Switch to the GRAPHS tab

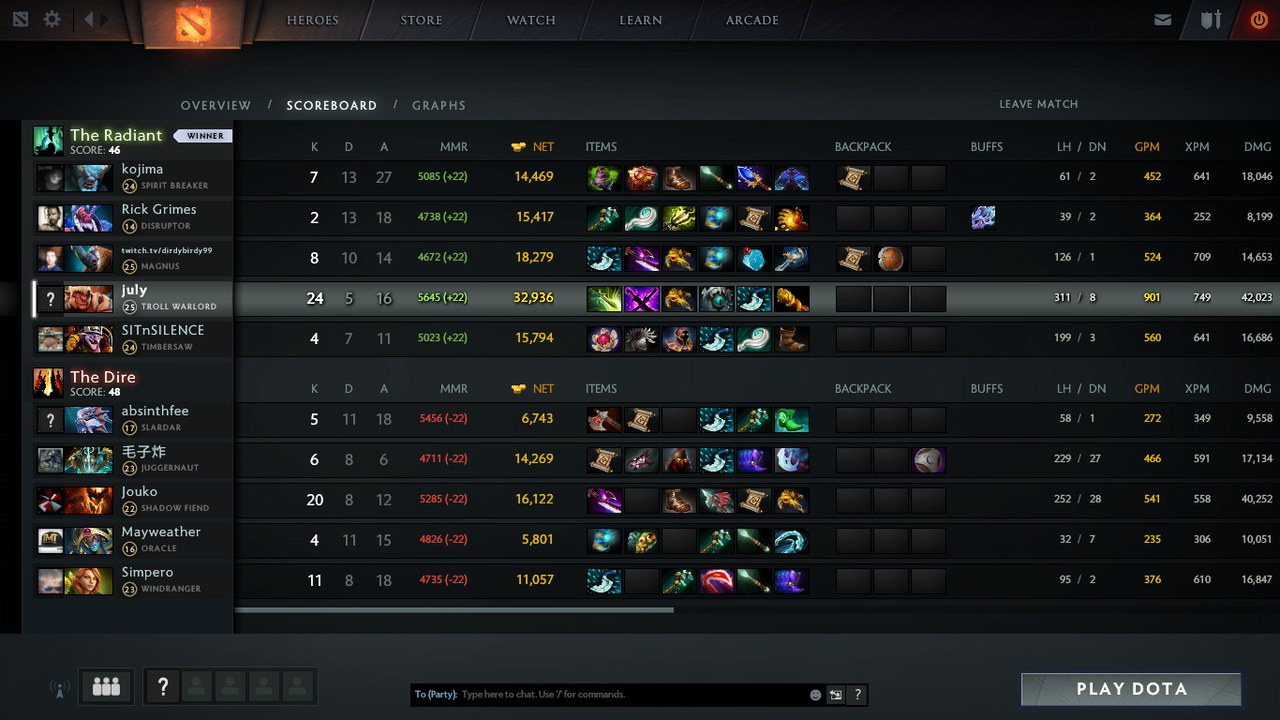click(439, 105)
